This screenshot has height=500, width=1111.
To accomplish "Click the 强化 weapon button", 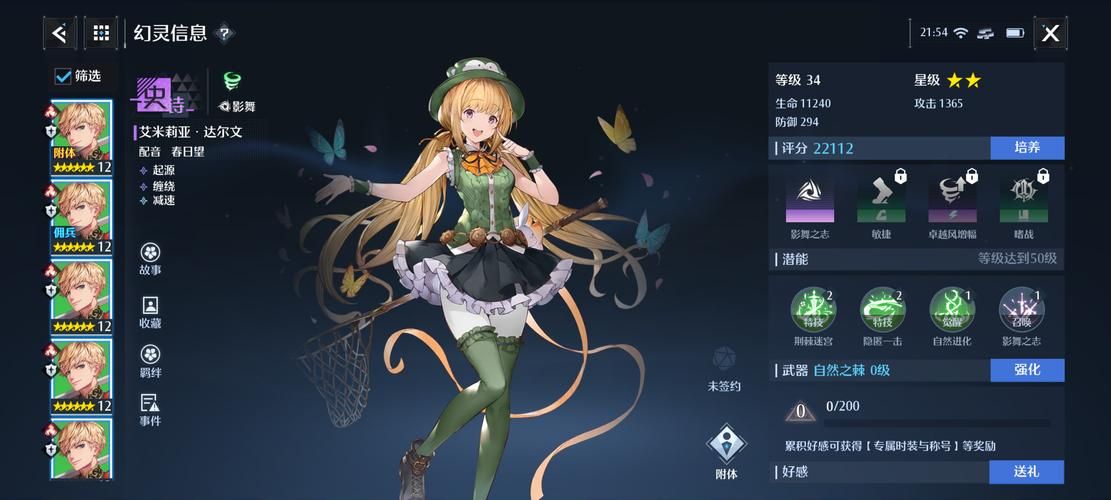I will click(x=1027, y=370).
